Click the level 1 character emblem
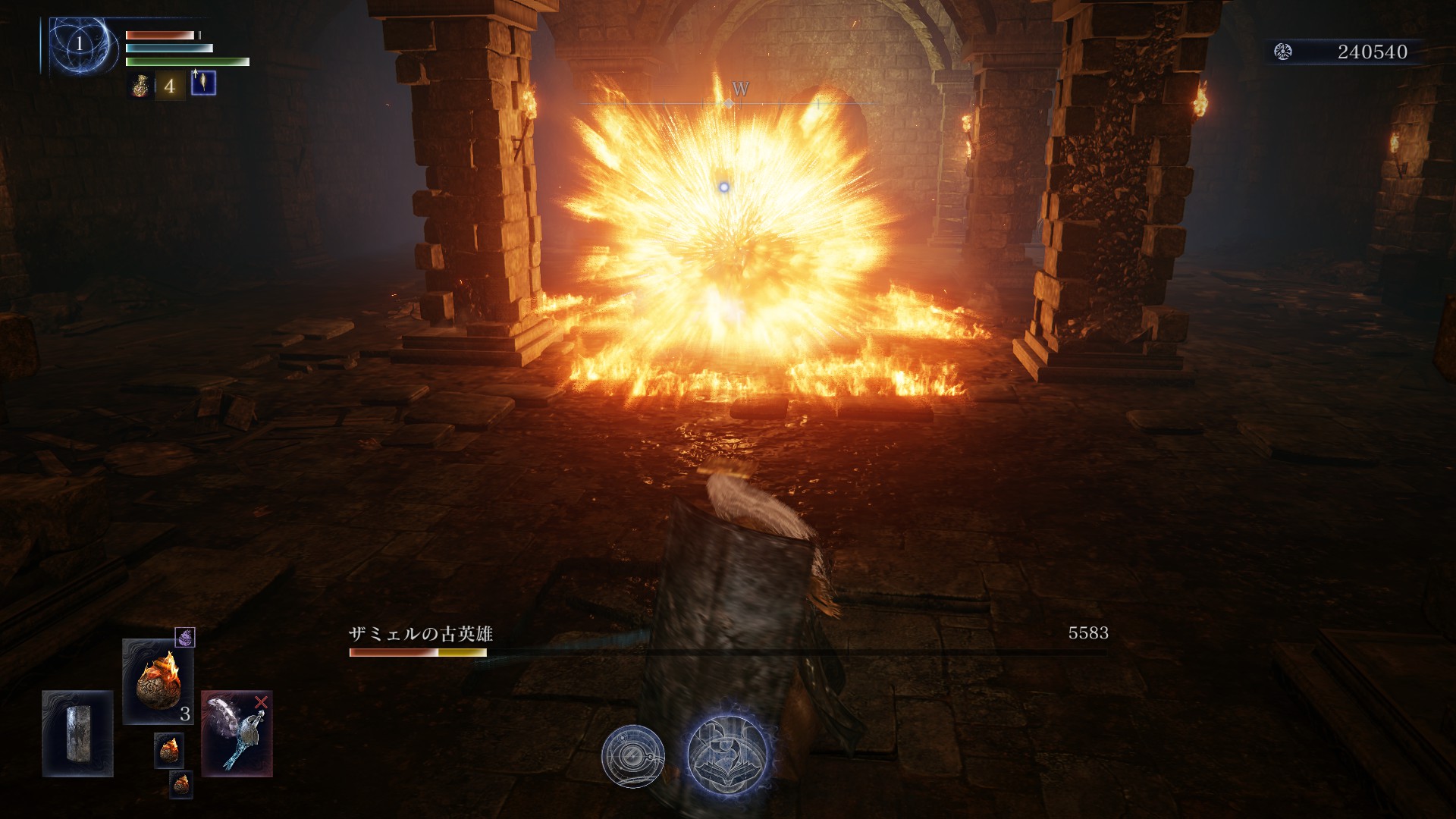The width and height of the screenshot is (1456, 819). 80,44
